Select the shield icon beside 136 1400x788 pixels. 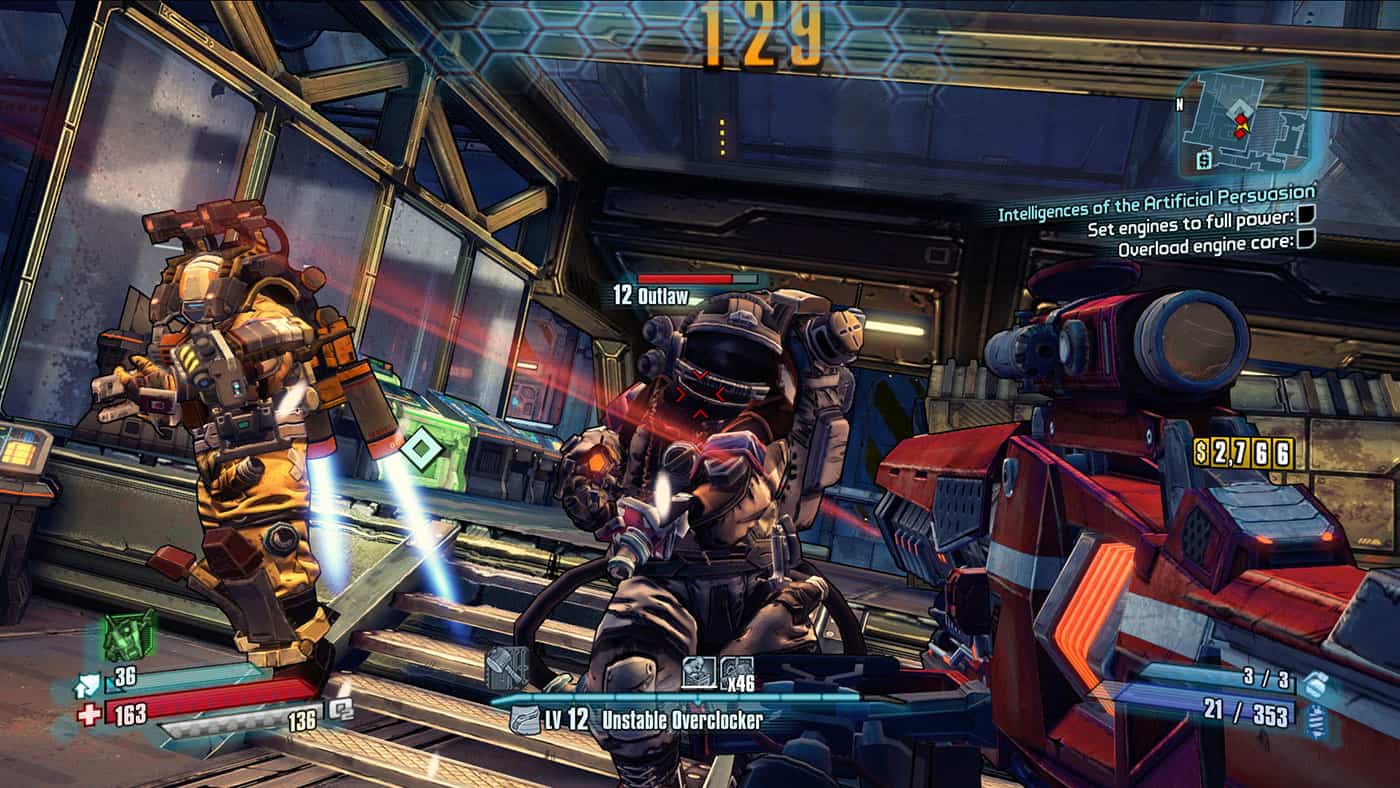(x=342, y=707)
